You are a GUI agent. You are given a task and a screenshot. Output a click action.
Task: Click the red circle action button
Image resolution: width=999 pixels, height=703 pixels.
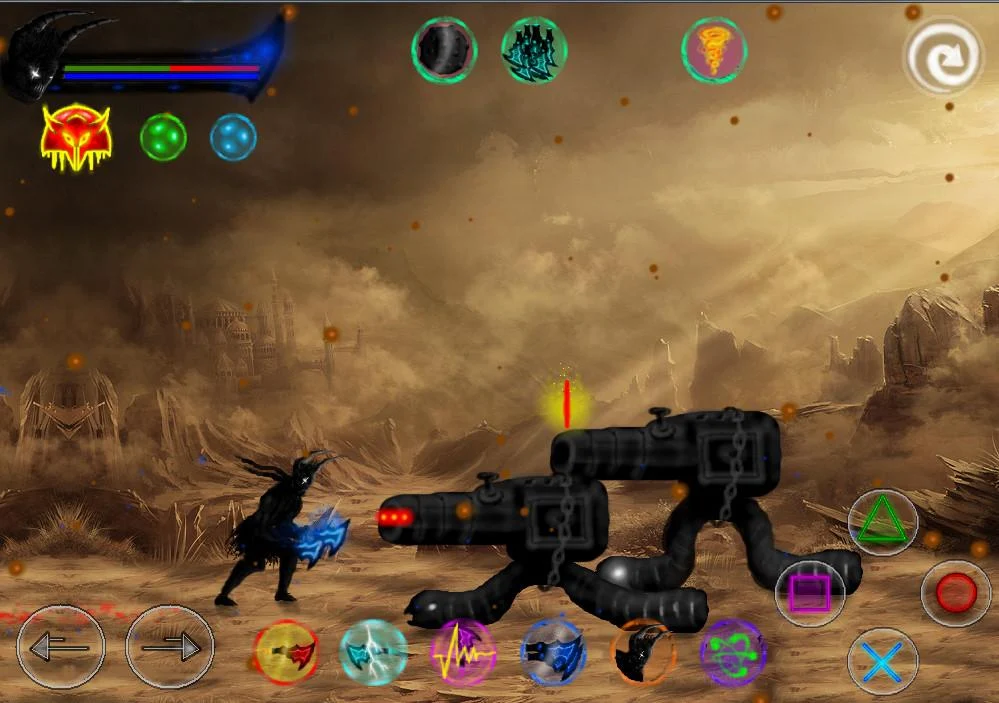pos(956,593)
